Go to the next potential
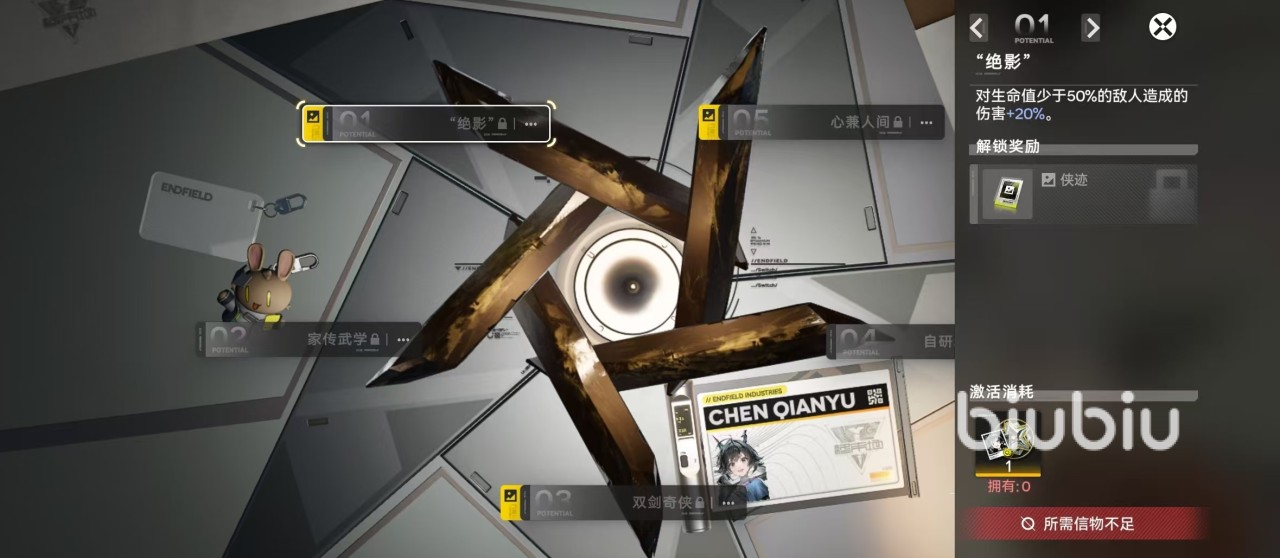Viewport: 1280px width, 558px height. click(1092, 28)
